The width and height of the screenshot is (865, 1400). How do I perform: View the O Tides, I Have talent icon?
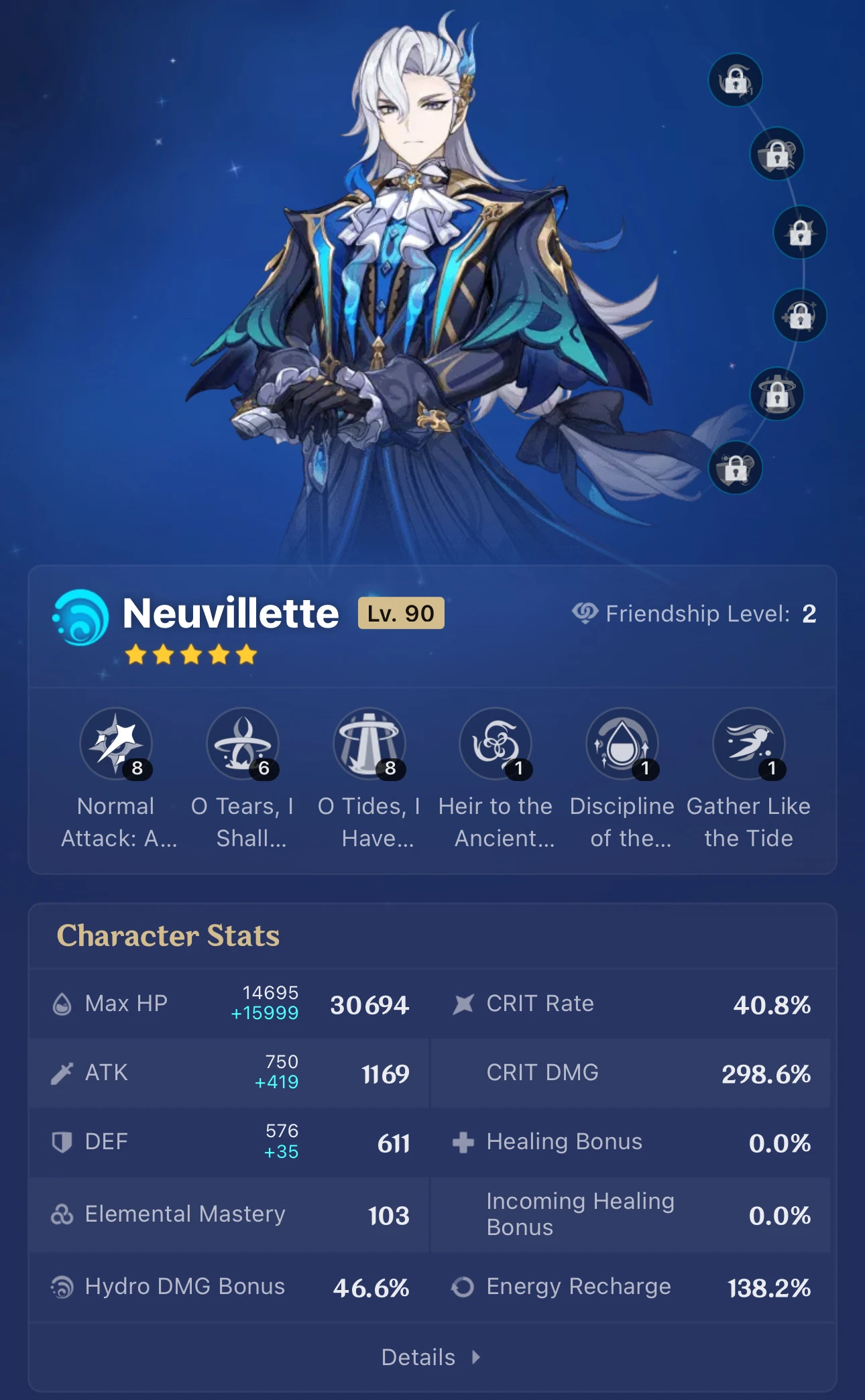(369, 744)
